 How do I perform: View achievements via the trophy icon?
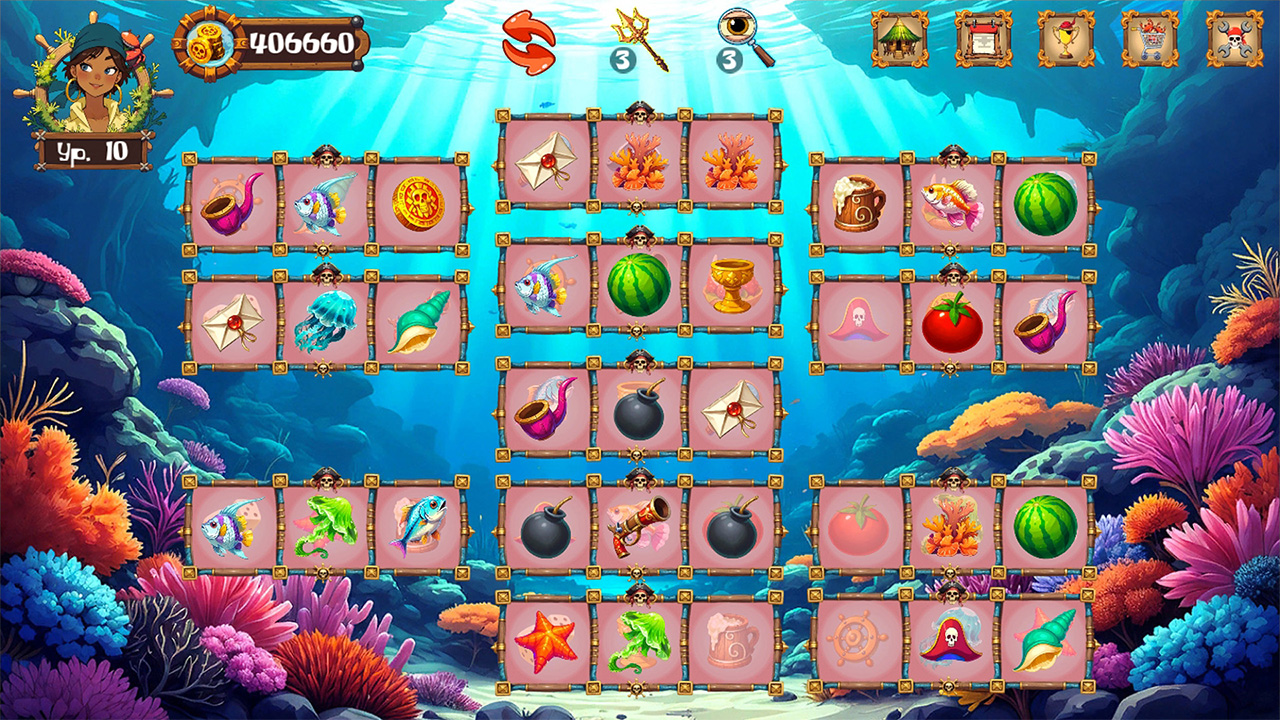point(1064,39)
